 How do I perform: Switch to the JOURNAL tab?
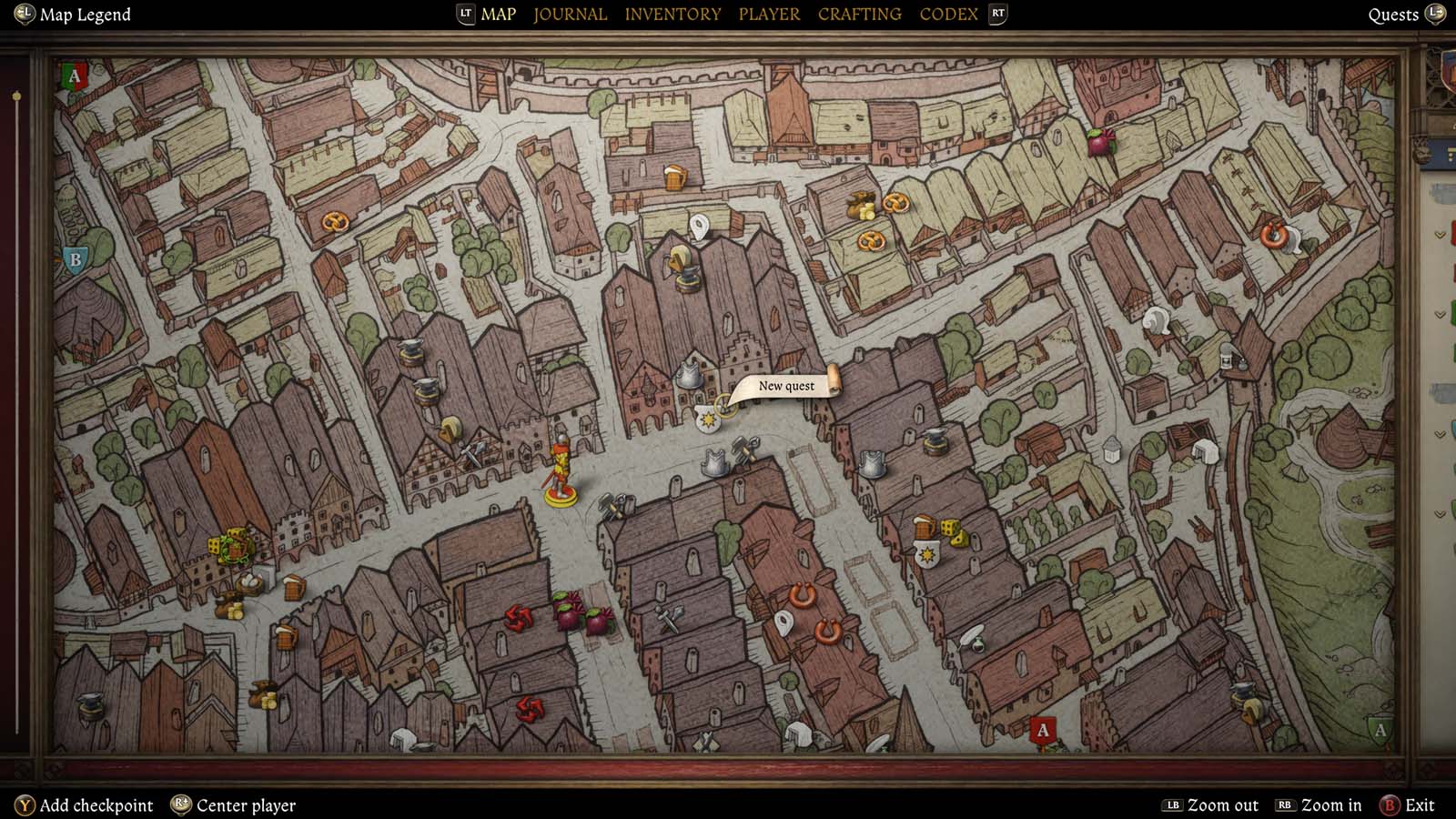570,14
